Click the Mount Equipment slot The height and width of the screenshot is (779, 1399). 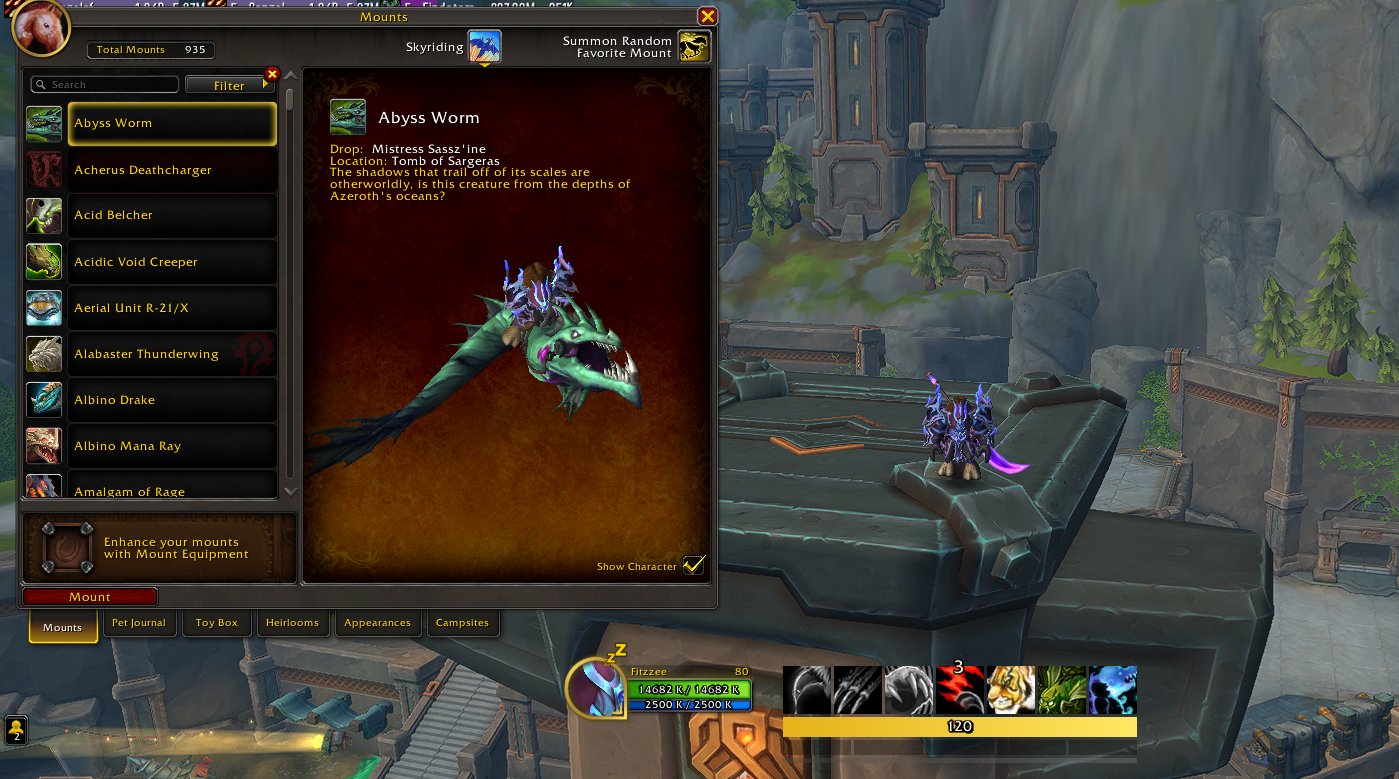tap(68, 547)
